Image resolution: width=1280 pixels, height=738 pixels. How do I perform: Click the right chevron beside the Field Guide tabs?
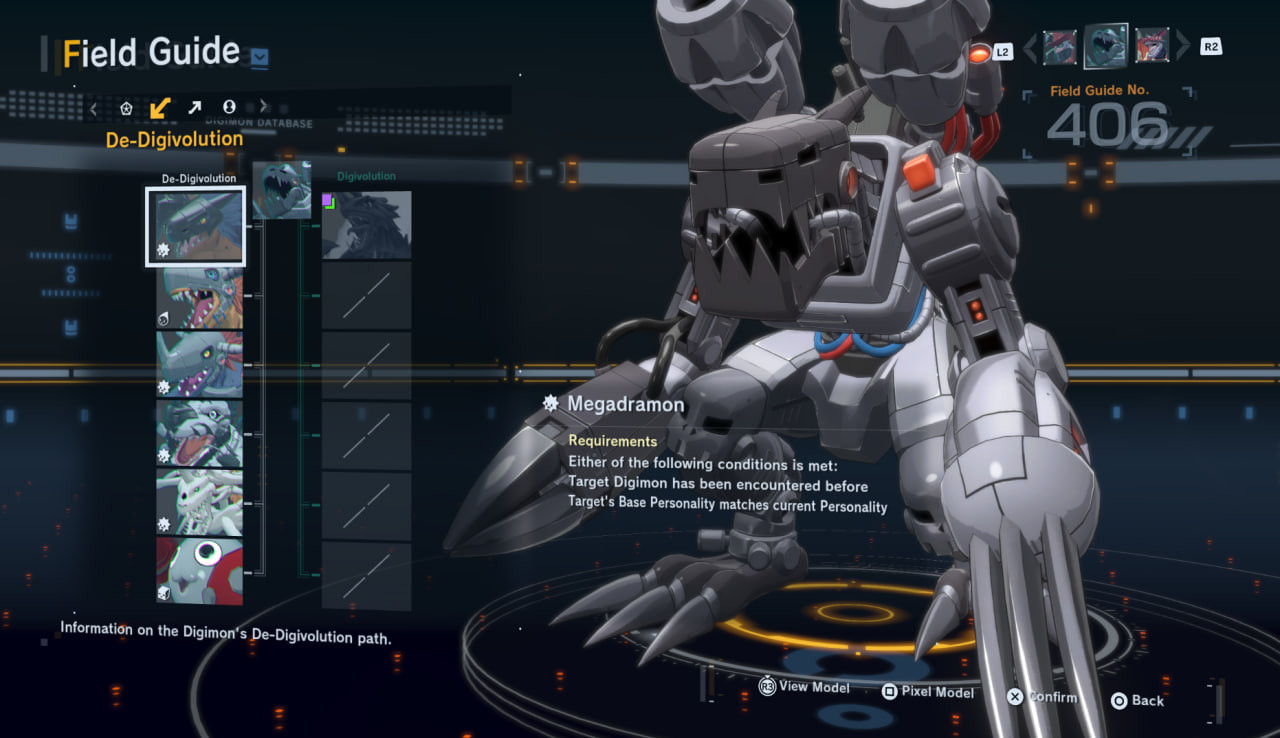coord(264,107)
